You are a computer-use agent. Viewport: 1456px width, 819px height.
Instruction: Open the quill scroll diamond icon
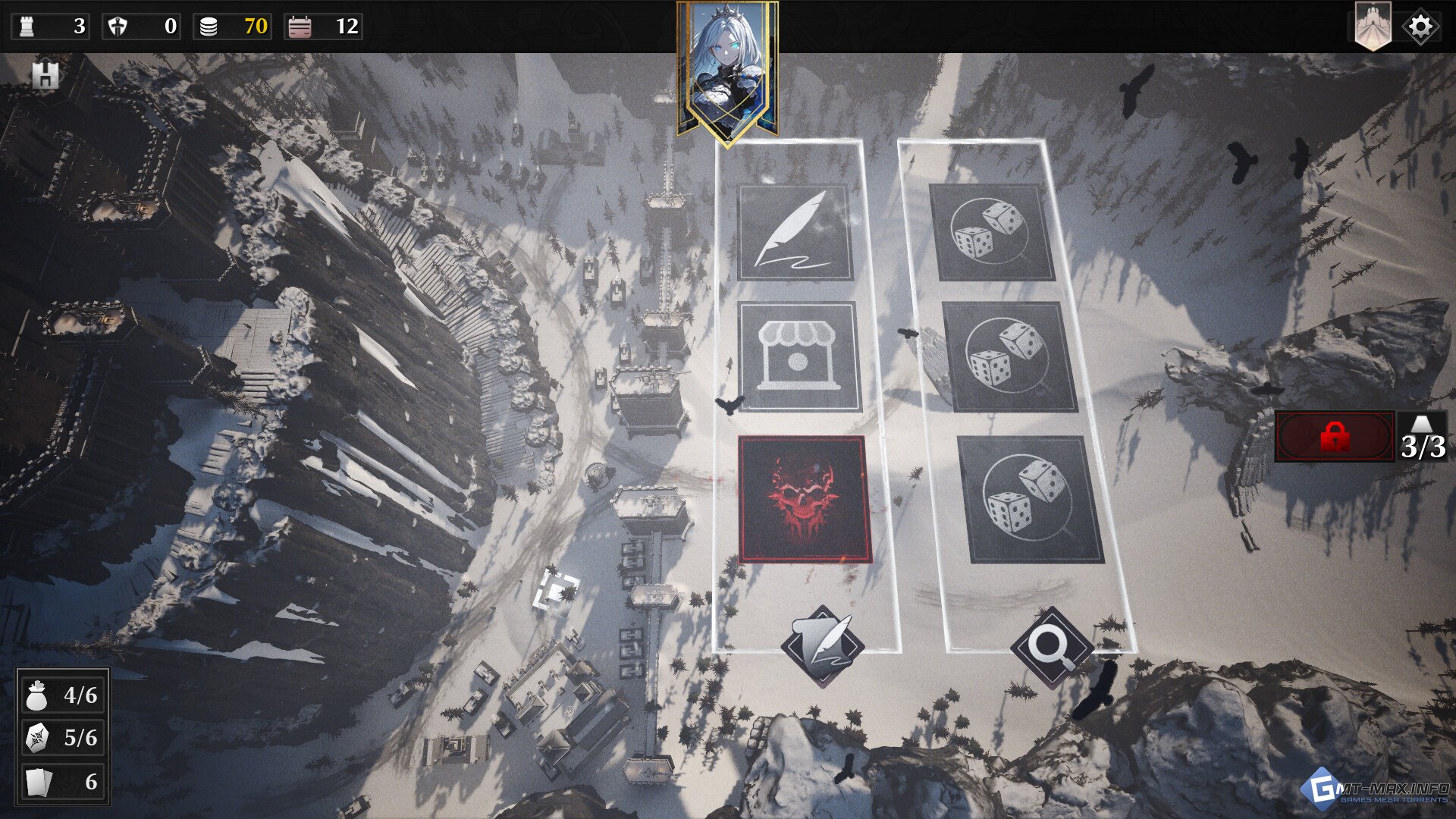pyautogui.click(x=823, y=646)
